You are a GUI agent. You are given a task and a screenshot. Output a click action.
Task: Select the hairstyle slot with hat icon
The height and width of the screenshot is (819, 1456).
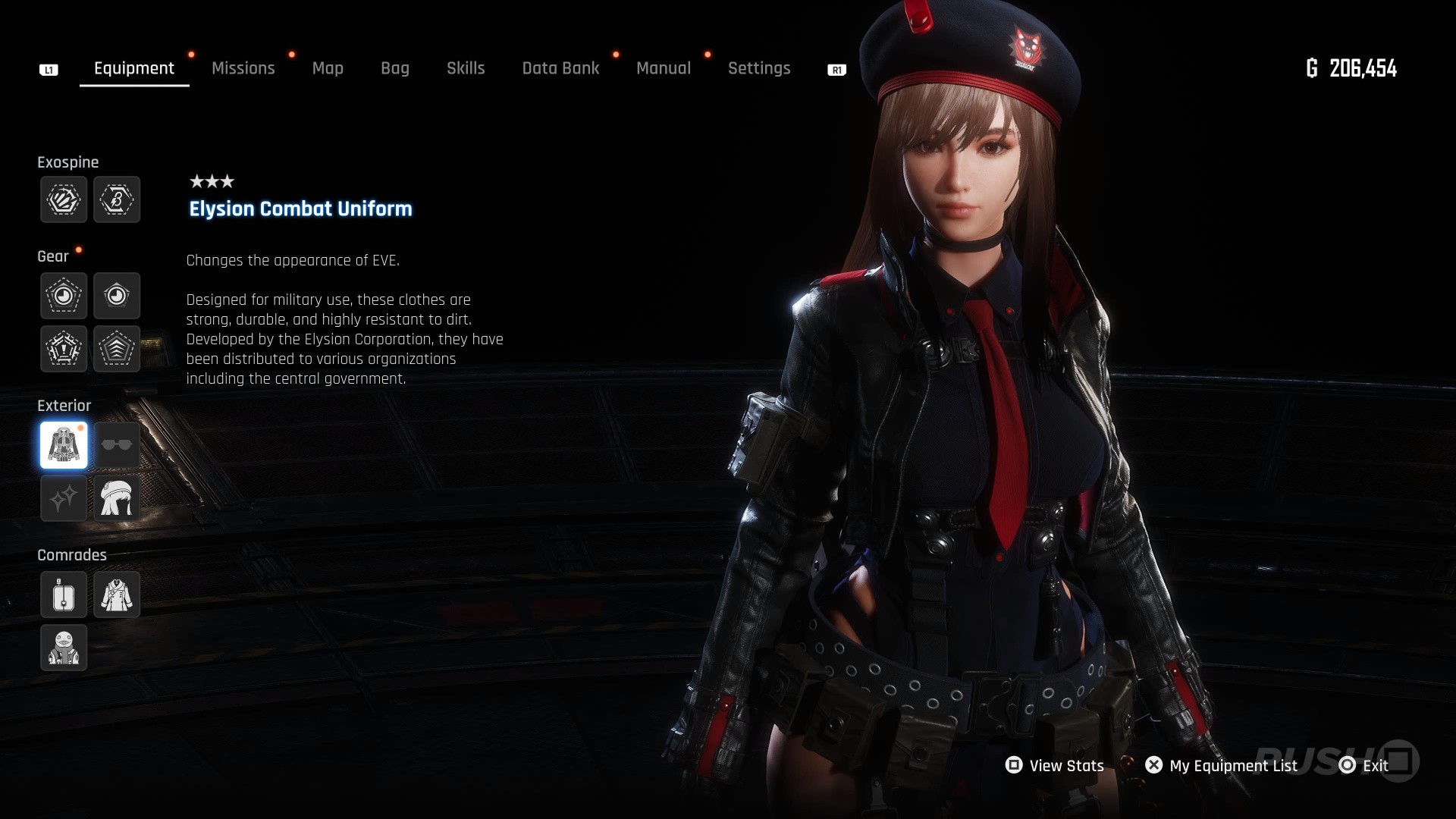pyautogui.click(x=117, y=498)
